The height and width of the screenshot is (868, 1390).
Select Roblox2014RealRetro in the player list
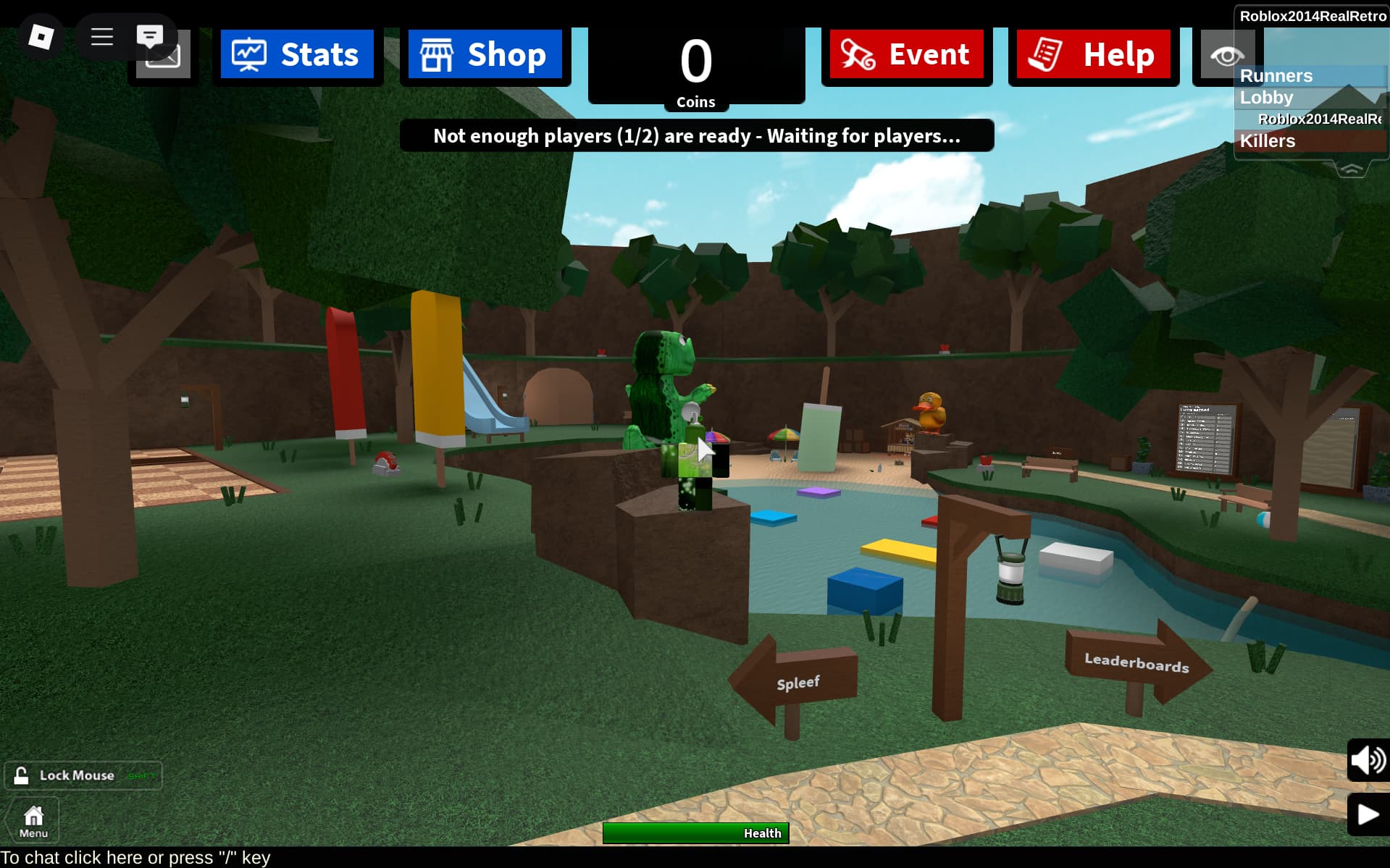point(1318,118)
